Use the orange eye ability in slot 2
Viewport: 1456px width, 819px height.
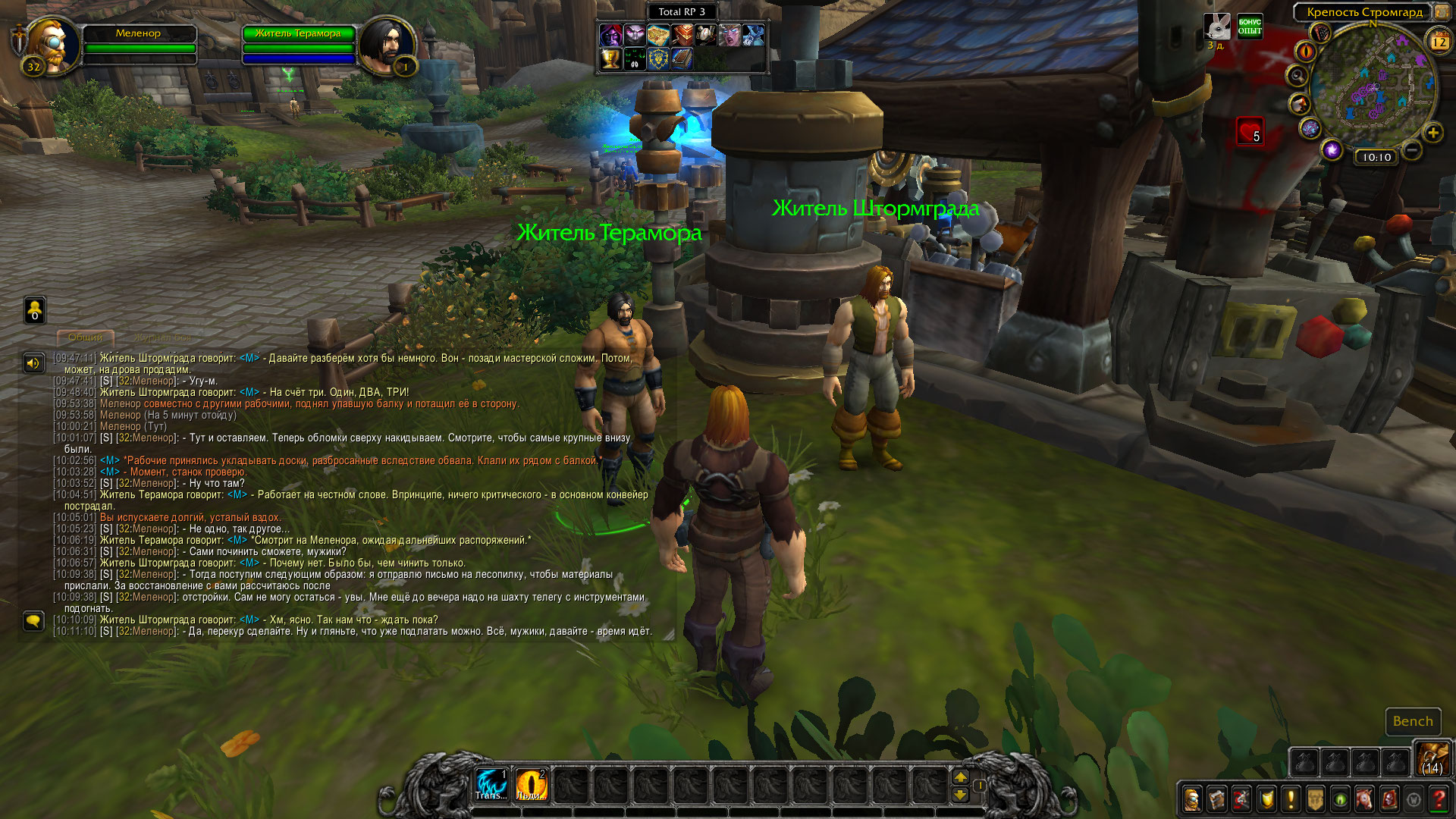[531, 784]
